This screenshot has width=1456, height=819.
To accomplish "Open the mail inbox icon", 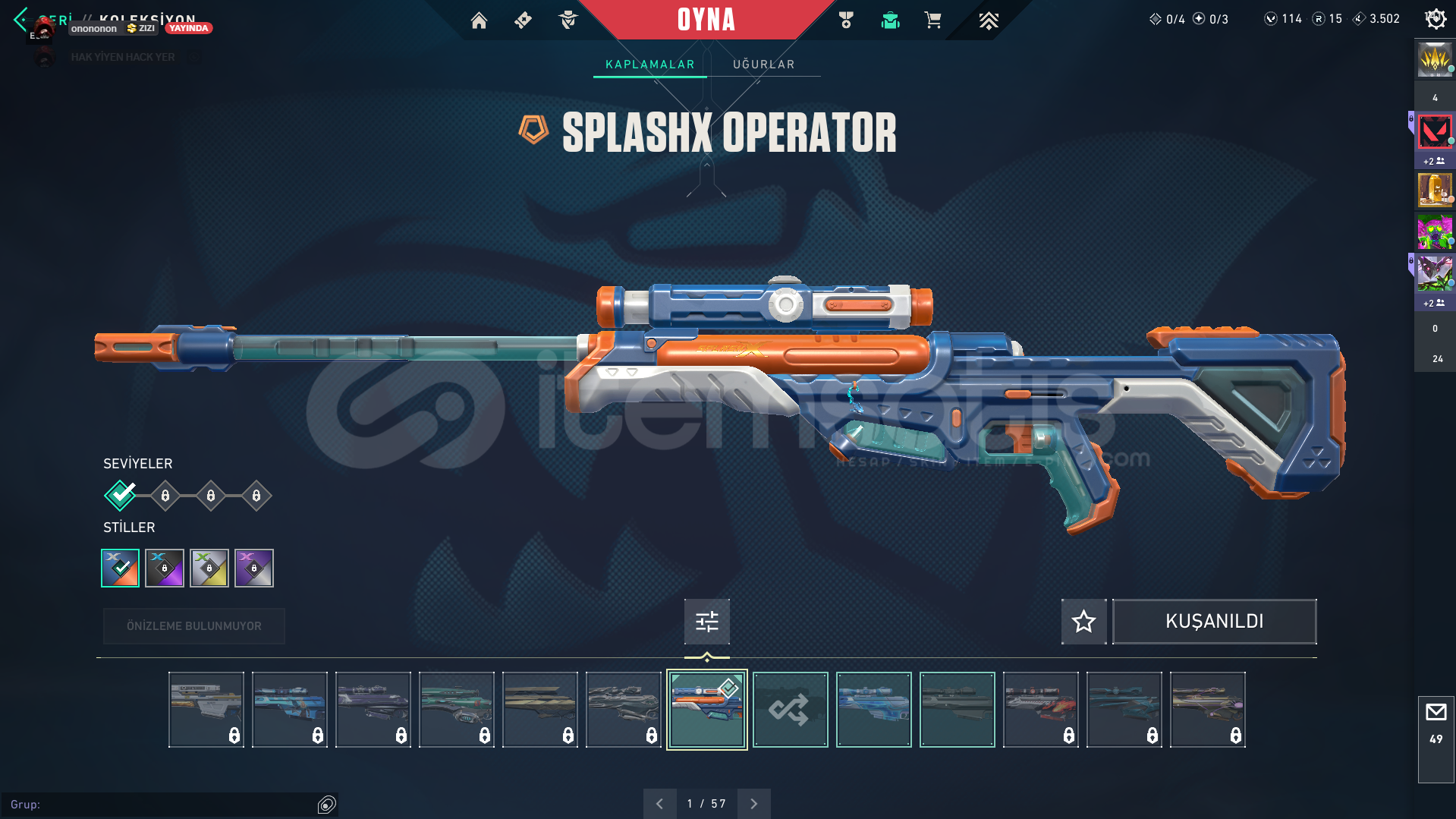I will tap(1436, 712).
